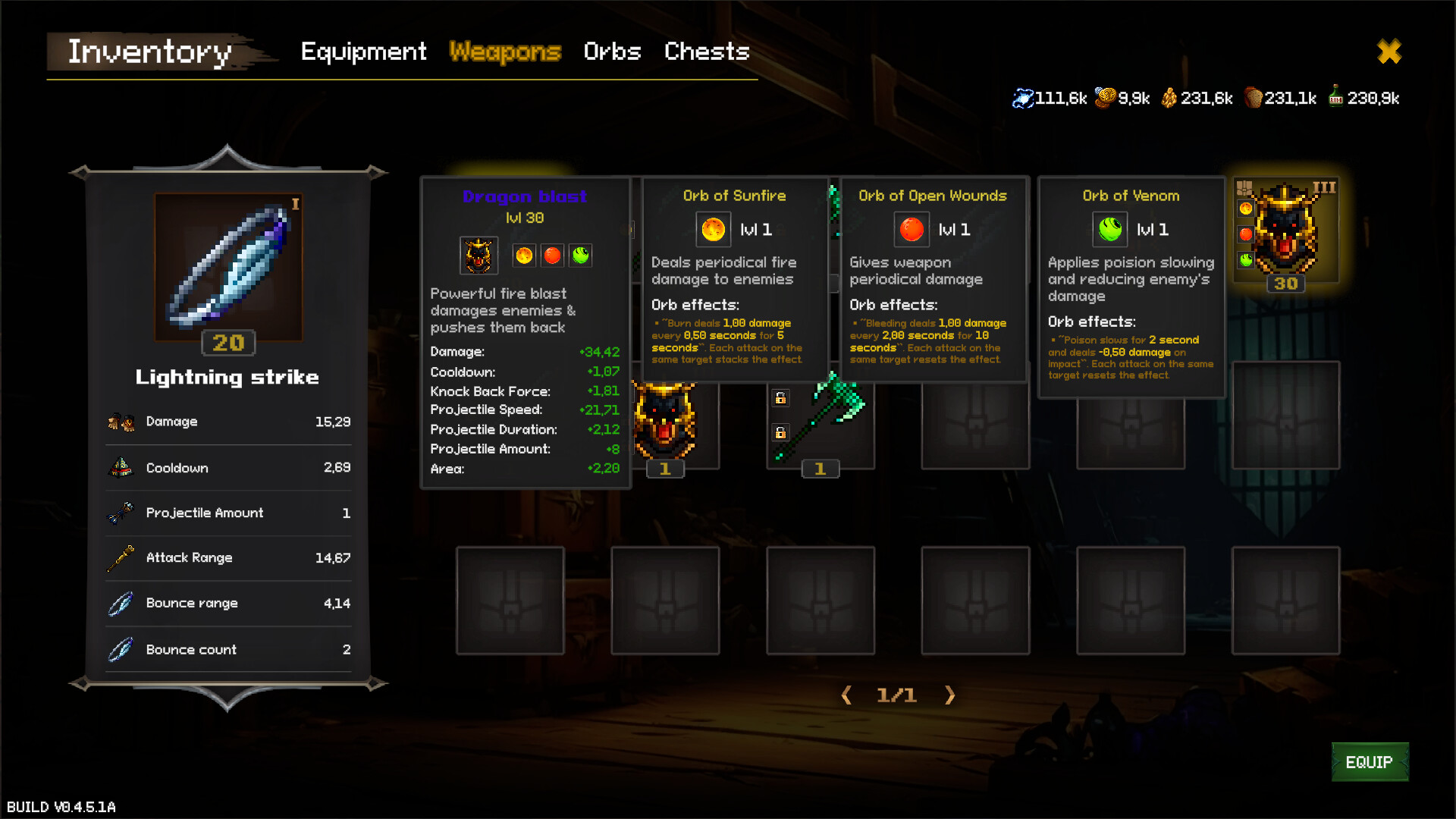Screen dimensions: 1456x819
Task: Open the Orbs tab
Action: point(612,52)
